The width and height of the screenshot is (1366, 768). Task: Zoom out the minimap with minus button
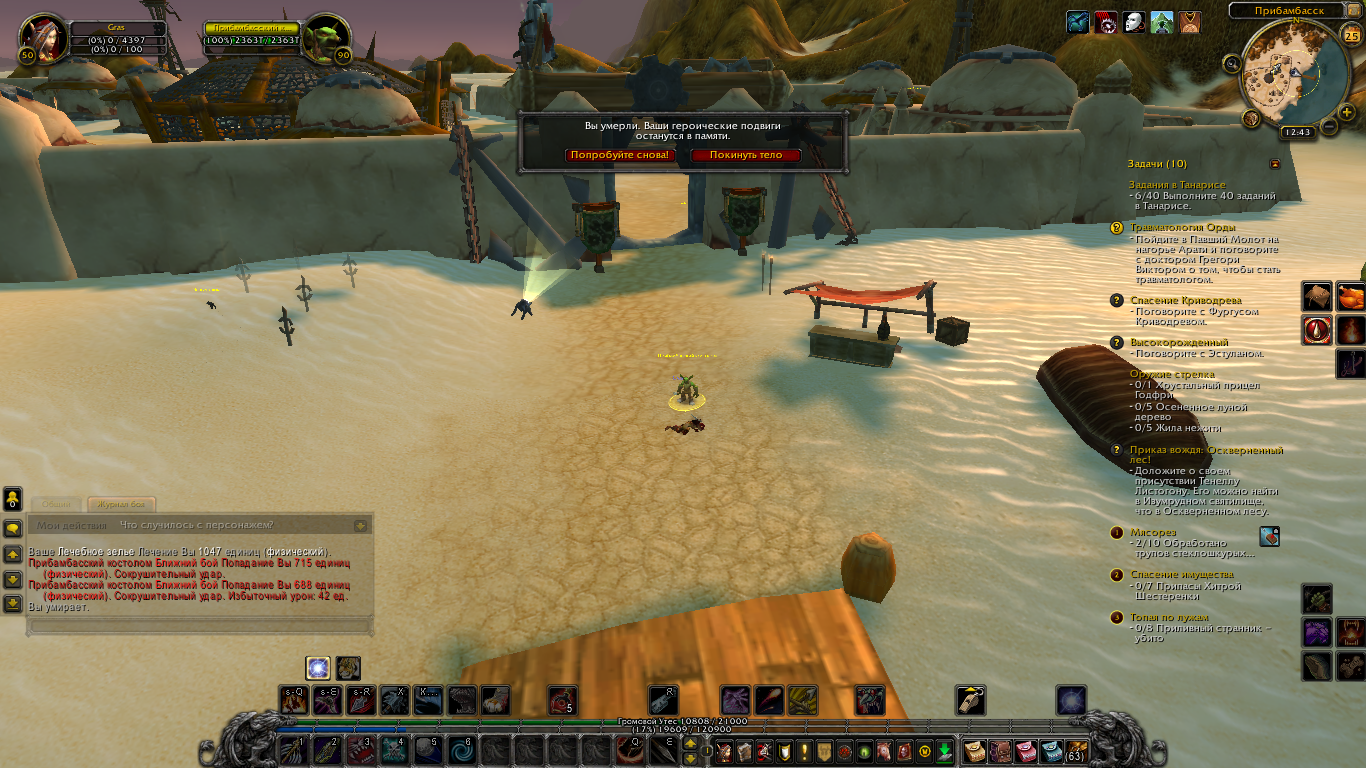[1329, 126]
